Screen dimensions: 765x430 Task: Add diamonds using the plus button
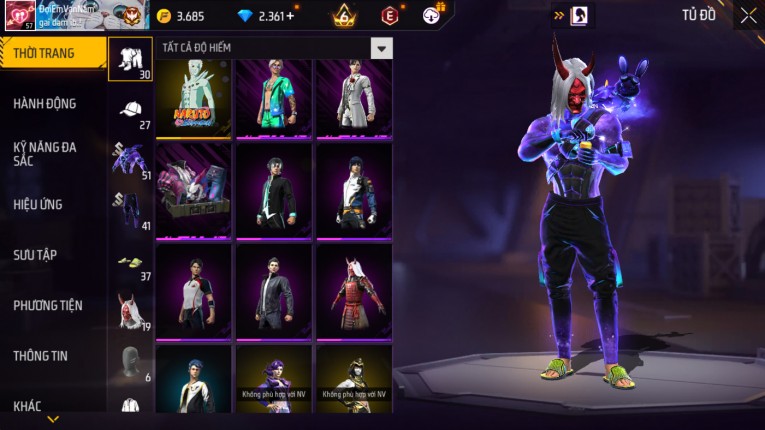290,16
